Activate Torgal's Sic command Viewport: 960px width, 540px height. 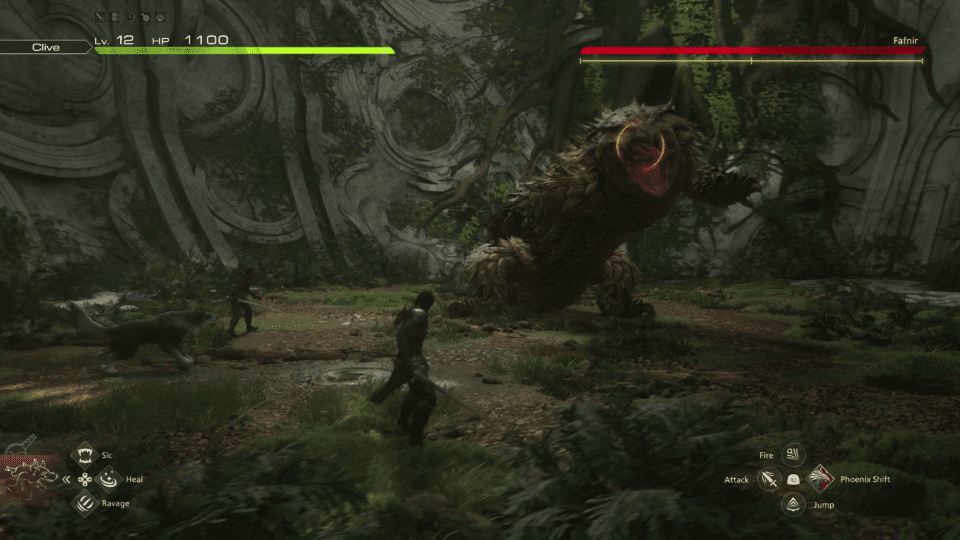point(85,456)
